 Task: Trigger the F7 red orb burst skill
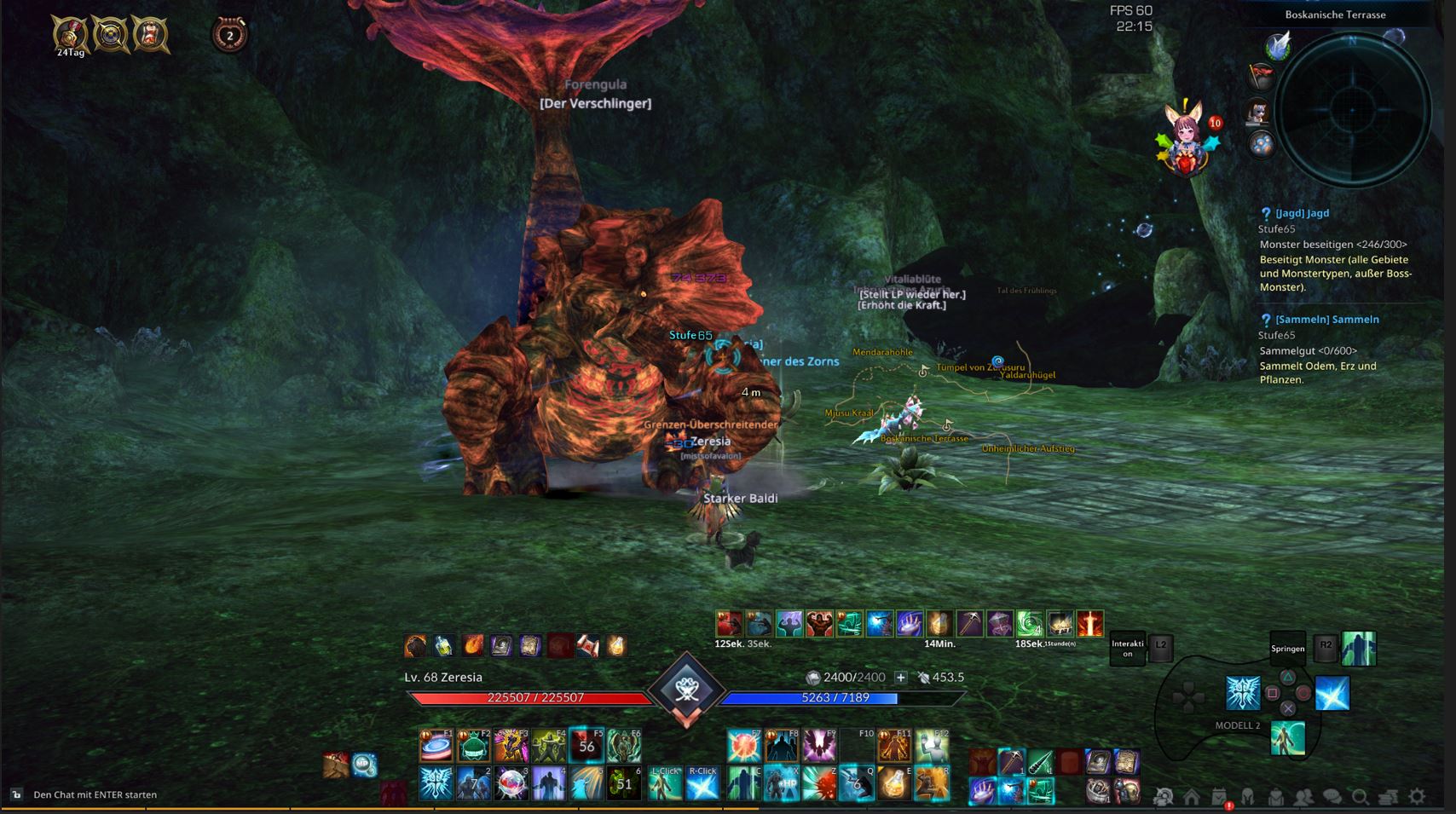pos(743,746)
